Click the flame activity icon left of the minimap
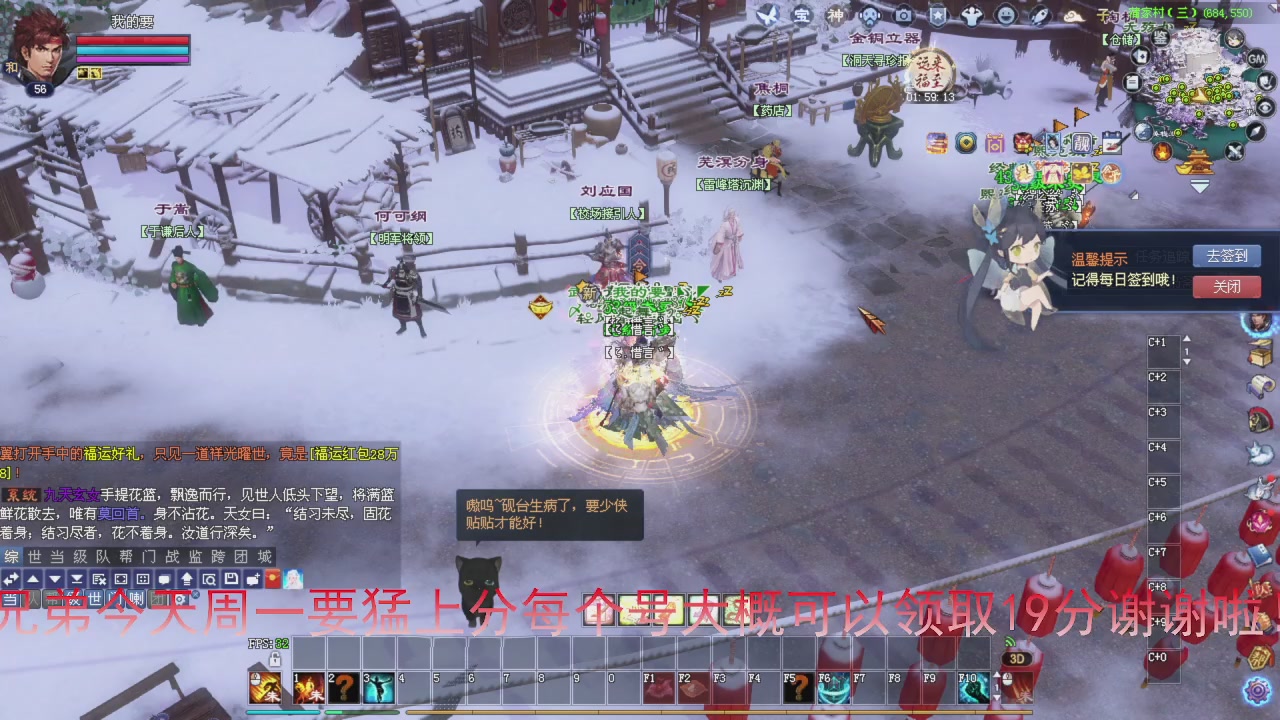This screenshot has height=720, width=1280. tap(1162, 150)
